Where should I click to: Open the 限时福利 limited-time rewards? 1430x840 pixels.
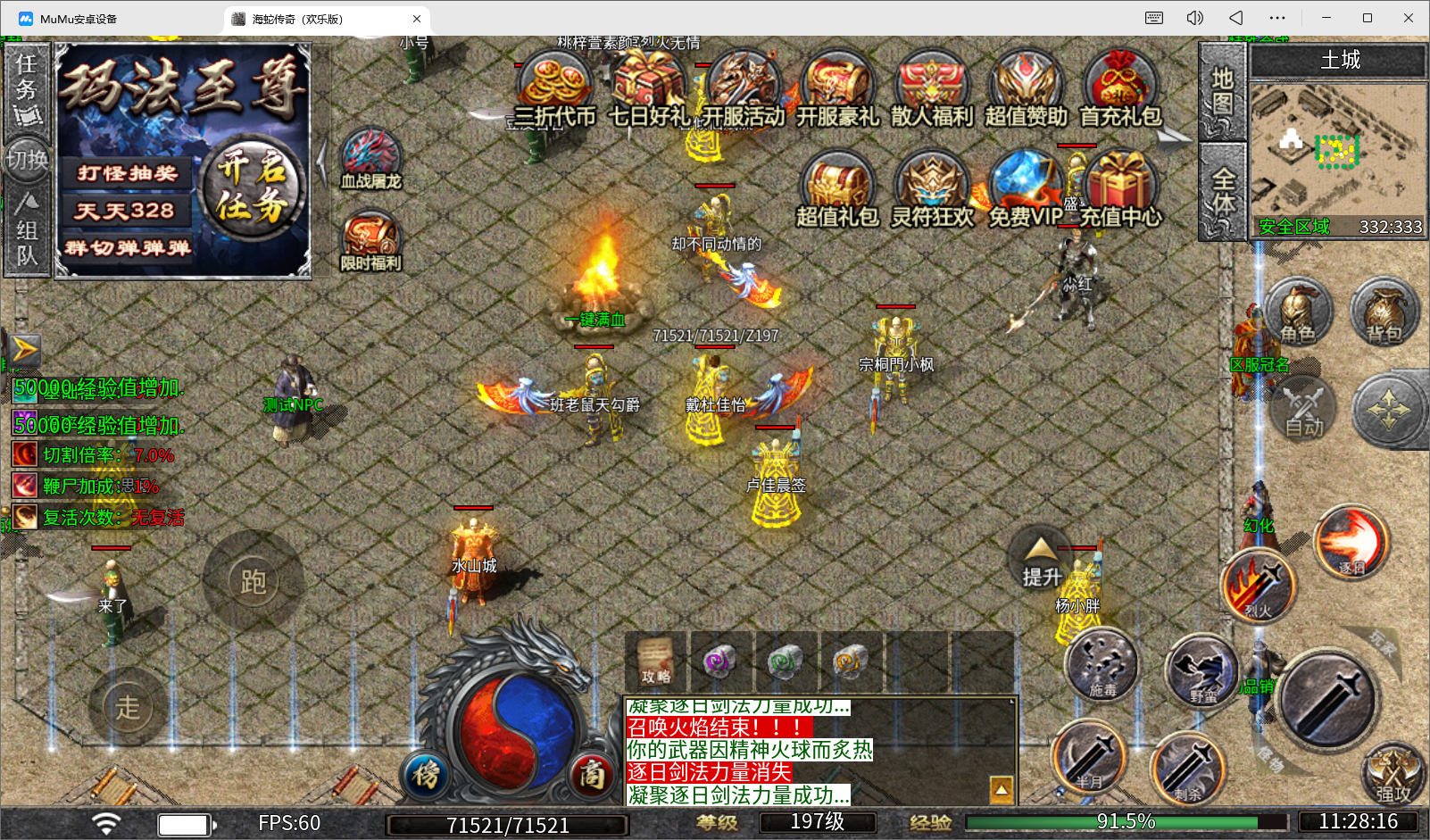coord(370,242)
